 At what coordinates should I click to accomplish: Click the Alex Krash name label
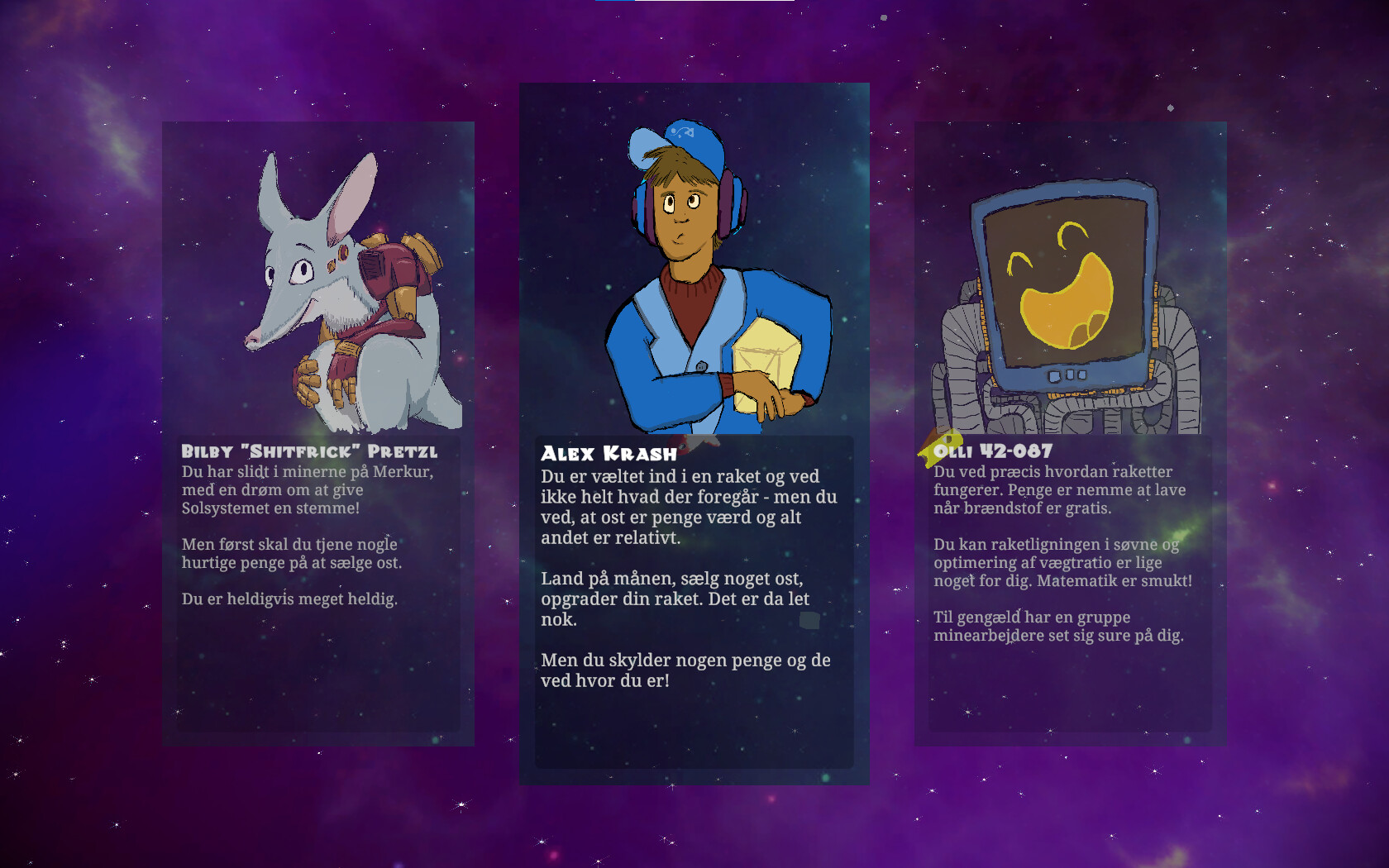609,453
